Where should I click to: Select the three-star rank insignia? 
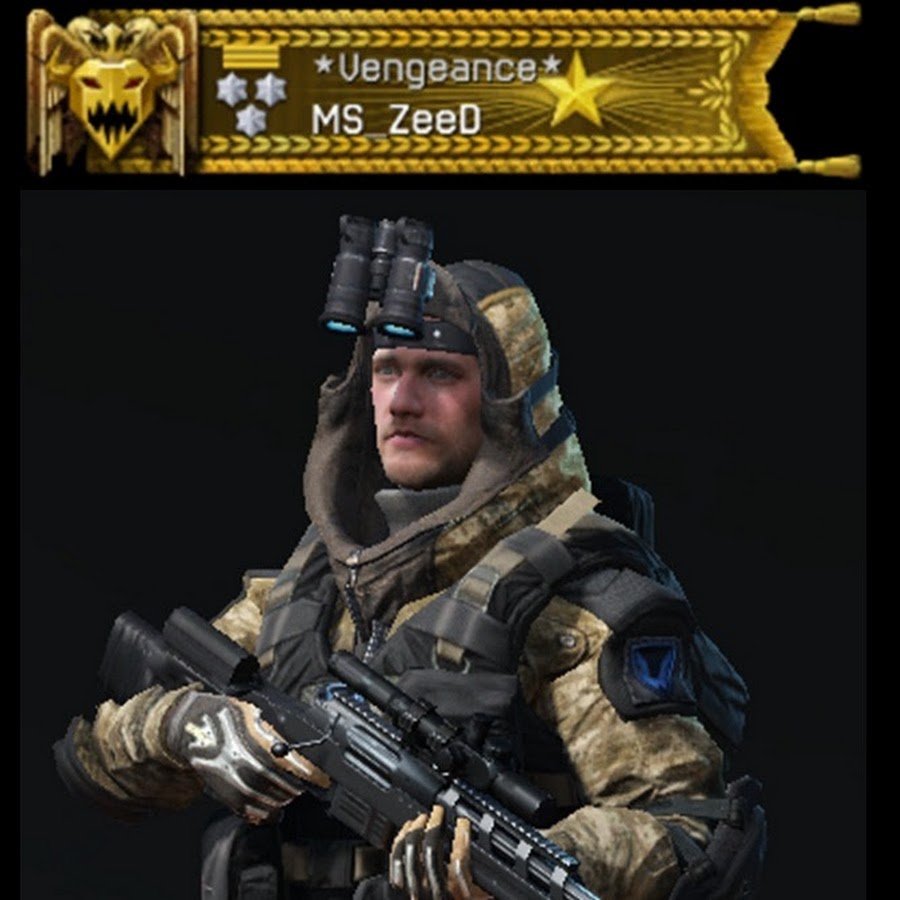tap(251, 101)
